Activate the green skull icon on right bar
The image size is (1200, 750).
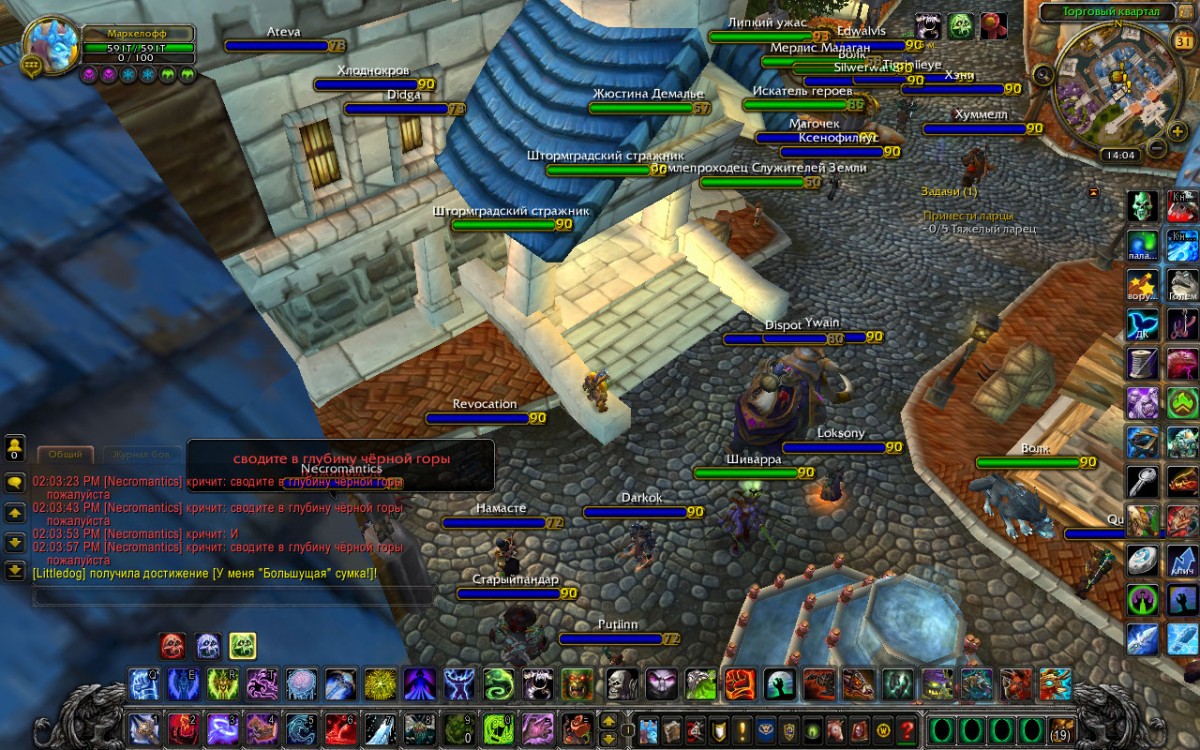point(1143,206)
